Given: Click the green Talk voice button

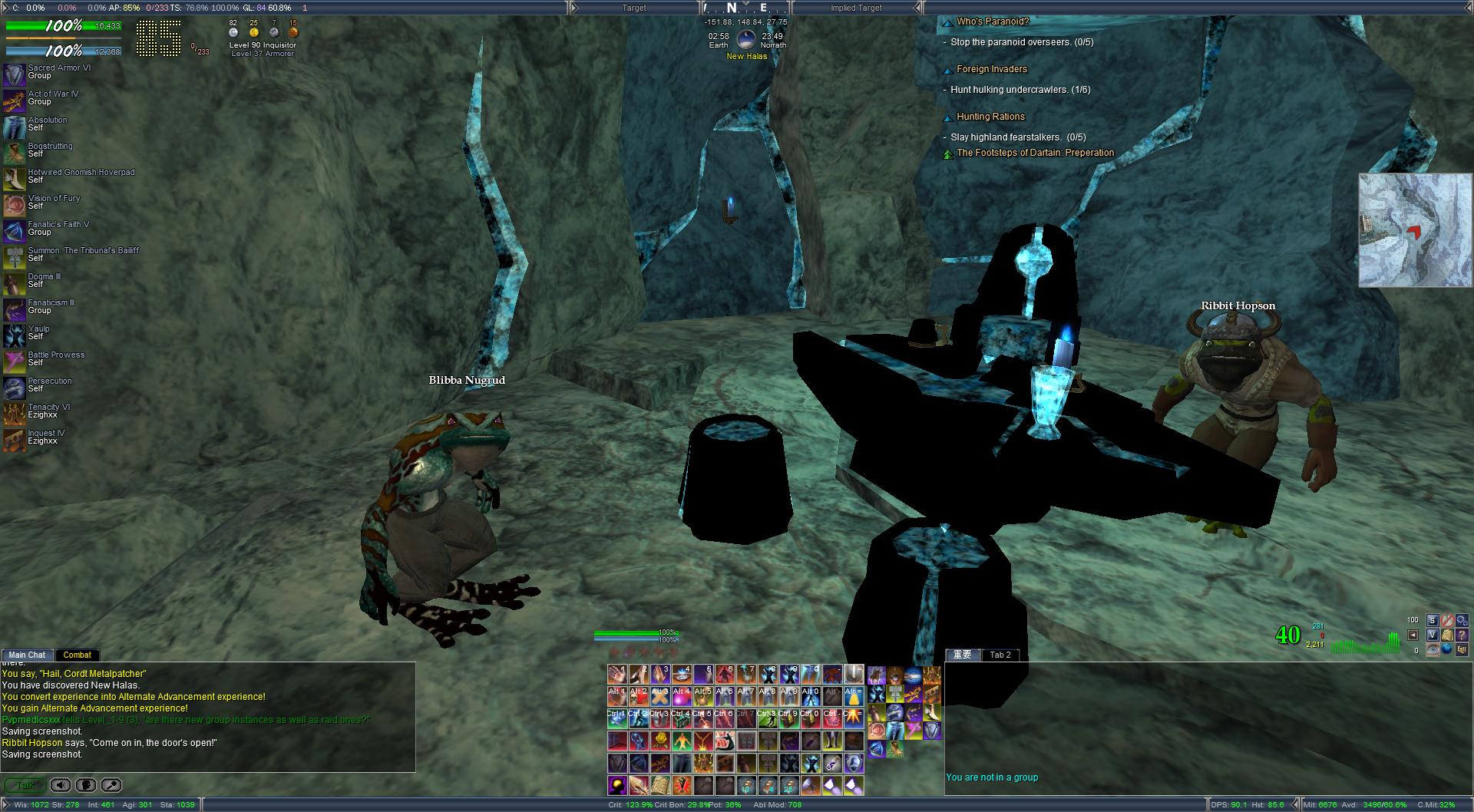Looking at the screenshot, I should [25, 785].
